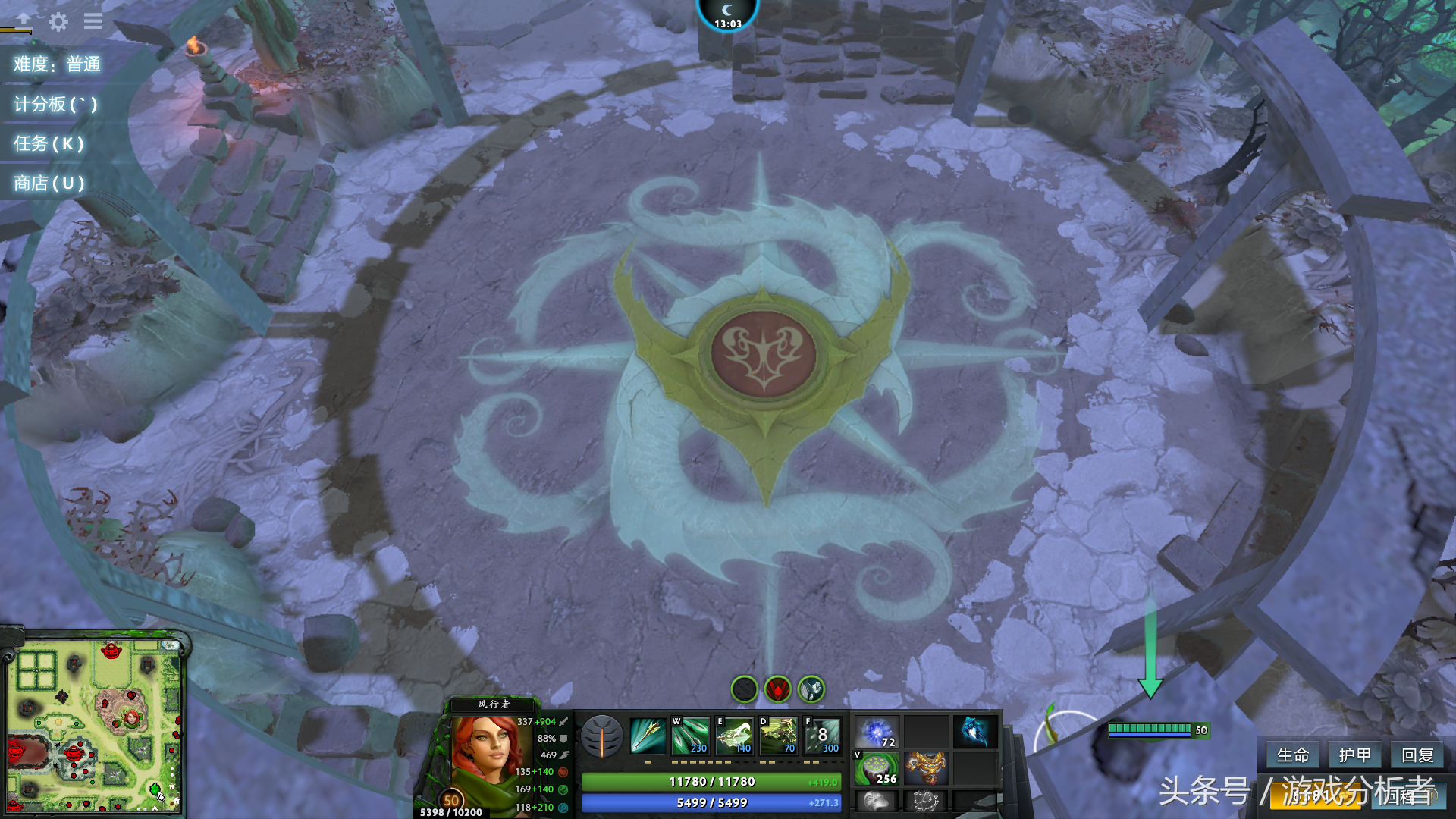Activate the Focus Fire ability on D
Viewport: 1456px width, 819px height.
[778, 736]
